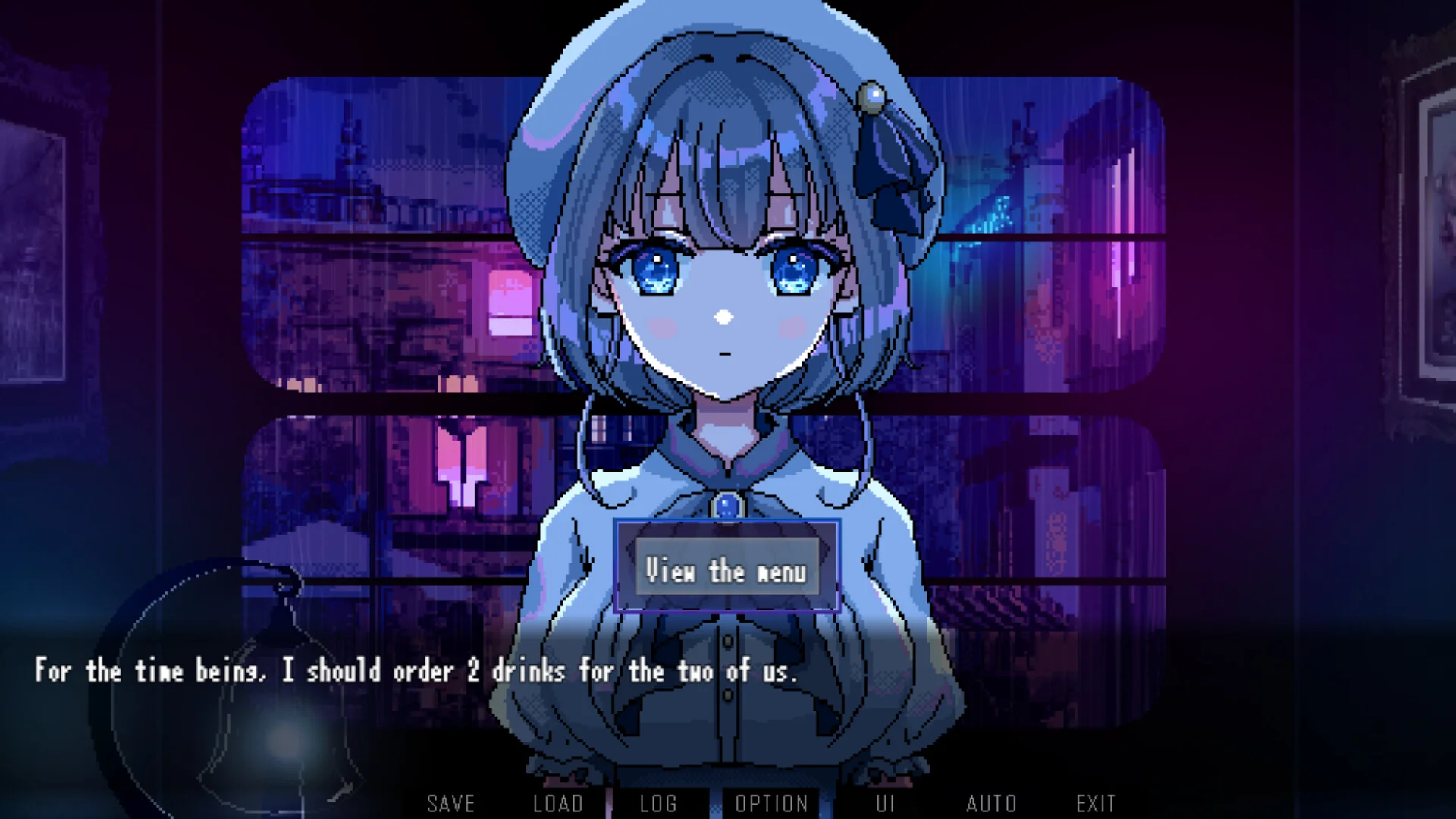Enable AUTO mode for automatic dialogue

pos(991,803)
